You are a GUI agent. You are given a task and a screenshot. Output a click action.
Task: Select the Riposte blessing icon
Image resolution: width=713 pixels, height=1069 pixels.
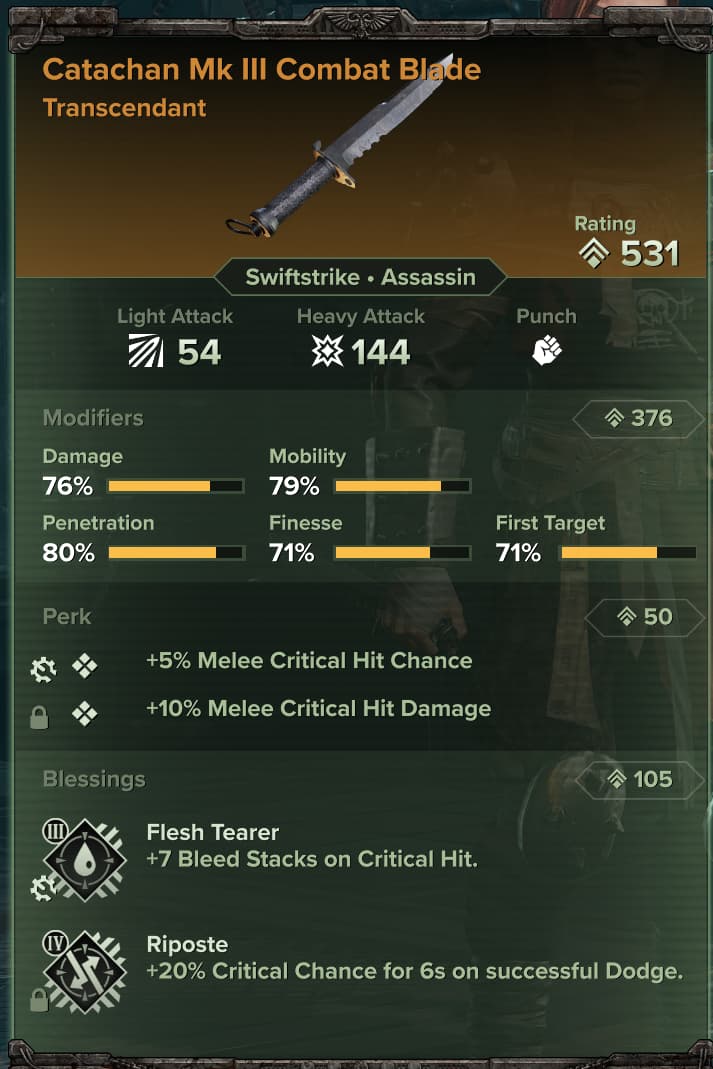(86, 968)
